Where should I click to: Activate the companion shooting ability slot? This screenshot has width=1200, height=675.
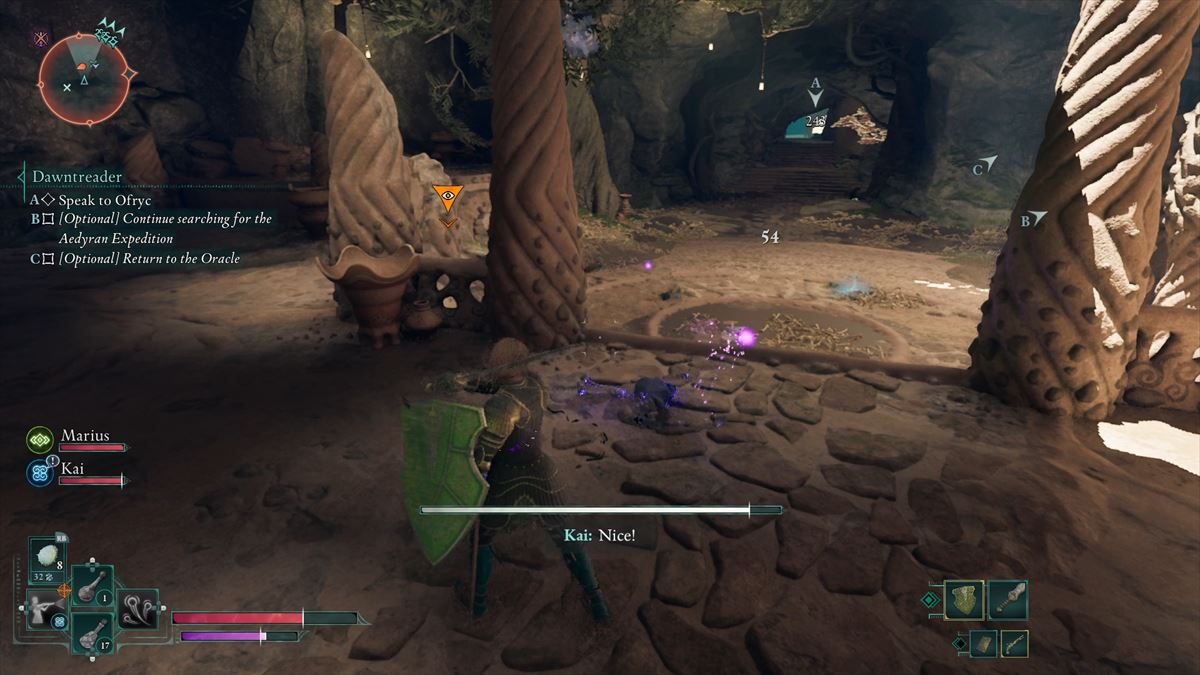[x=46, y=607]
